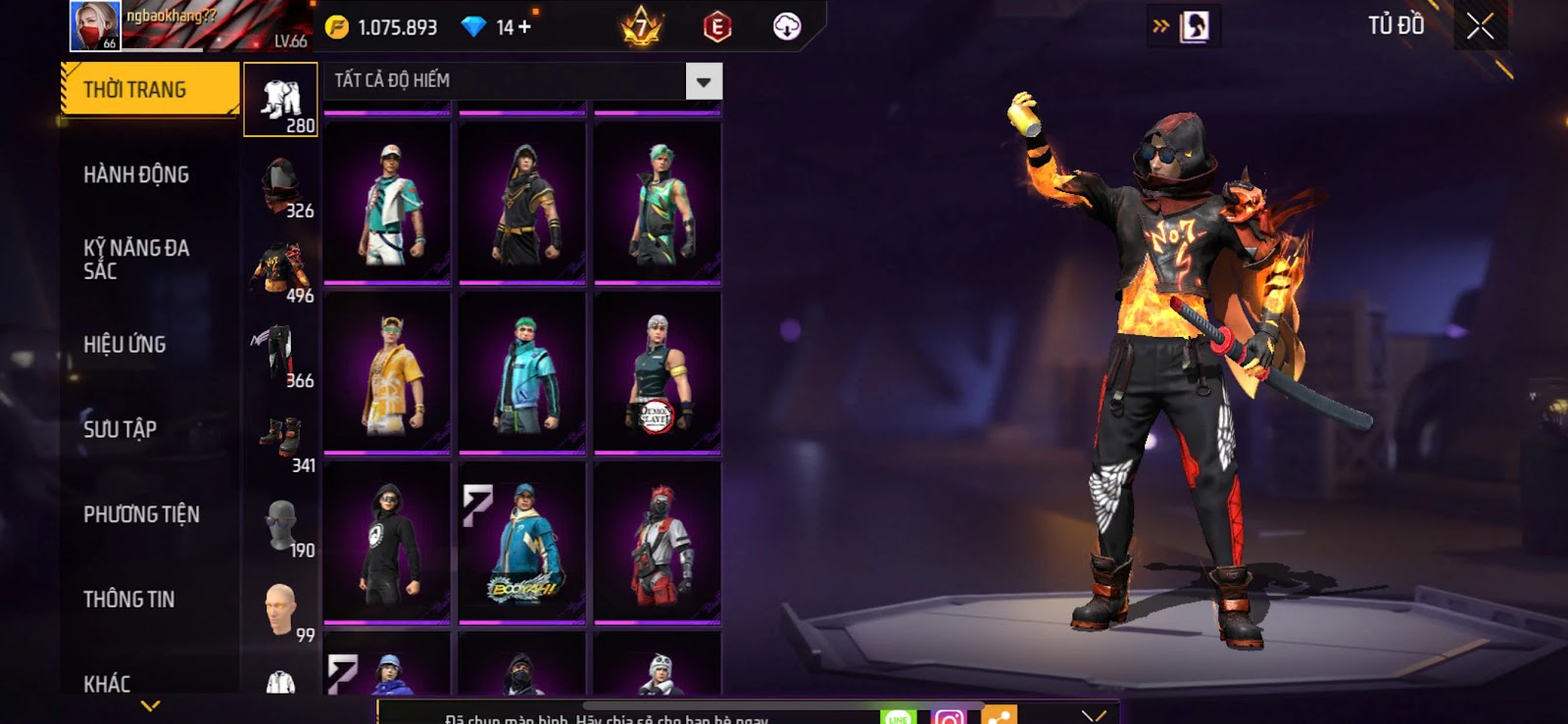Open the PHƯƠNG TIỆN category
The width and height of the screenshot is (1568, 724).
pos(141,514)
